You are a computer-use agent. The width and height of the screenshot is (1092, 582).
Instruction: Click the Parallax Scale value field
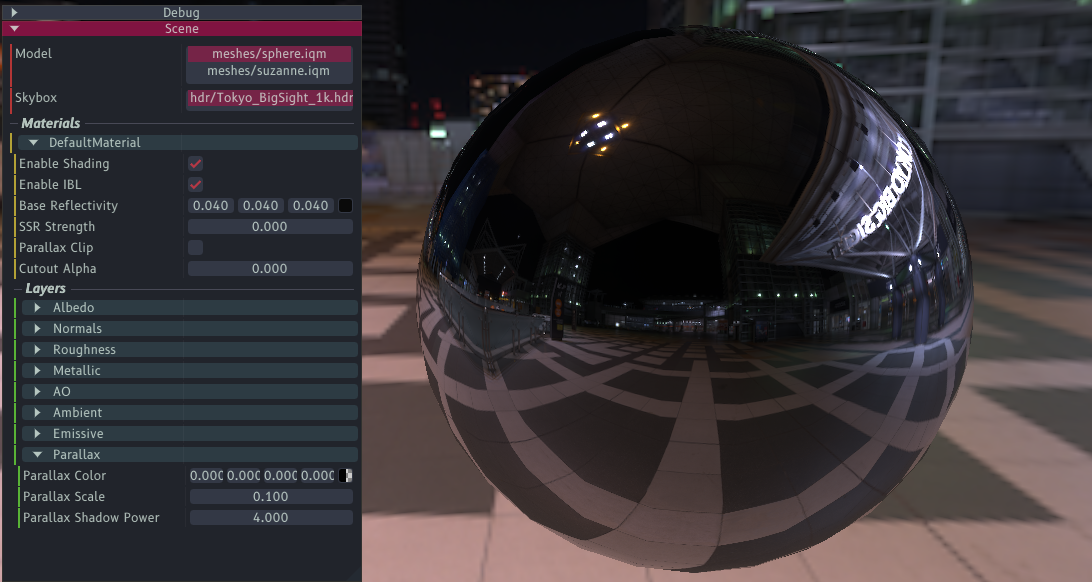click(x=270, y=497)
